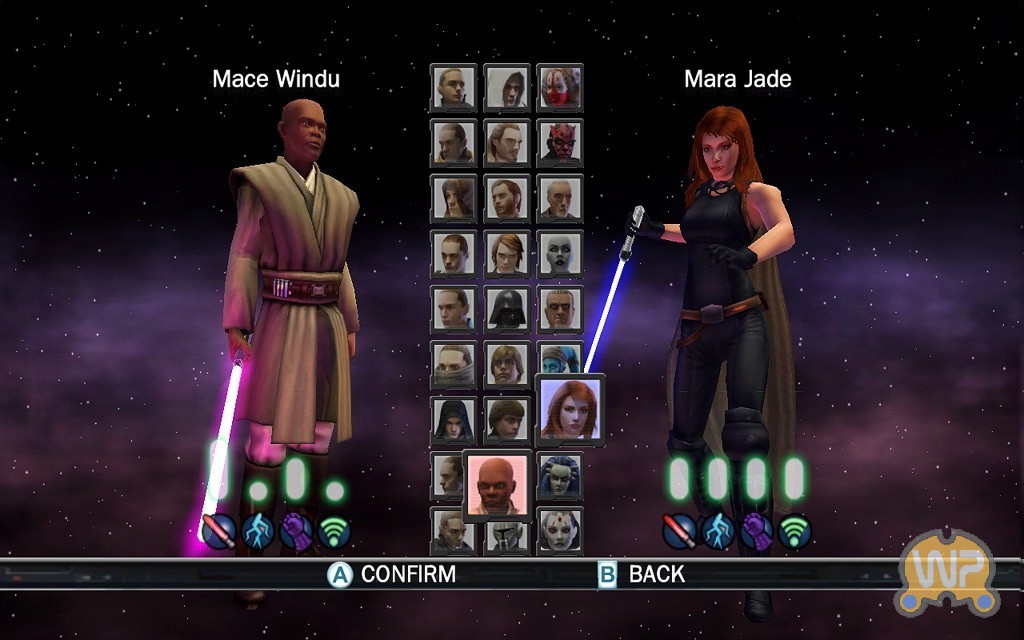Select the pale bald Asajj Ventress tile
This screenshot has height=640, width=1024.
coord(560,254)
